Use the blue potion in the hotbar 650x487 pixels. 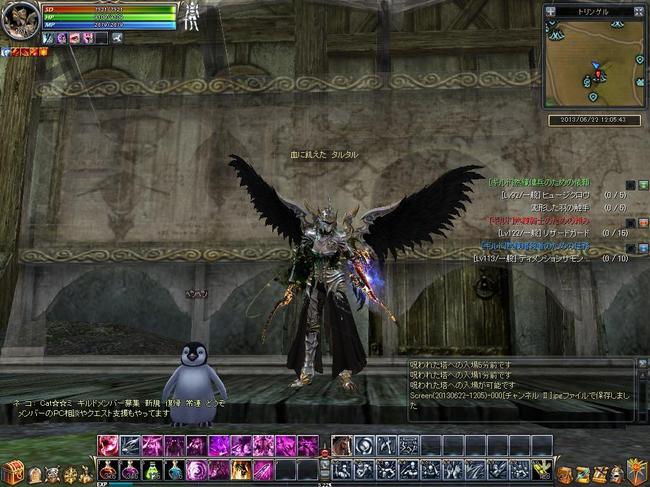175,469
